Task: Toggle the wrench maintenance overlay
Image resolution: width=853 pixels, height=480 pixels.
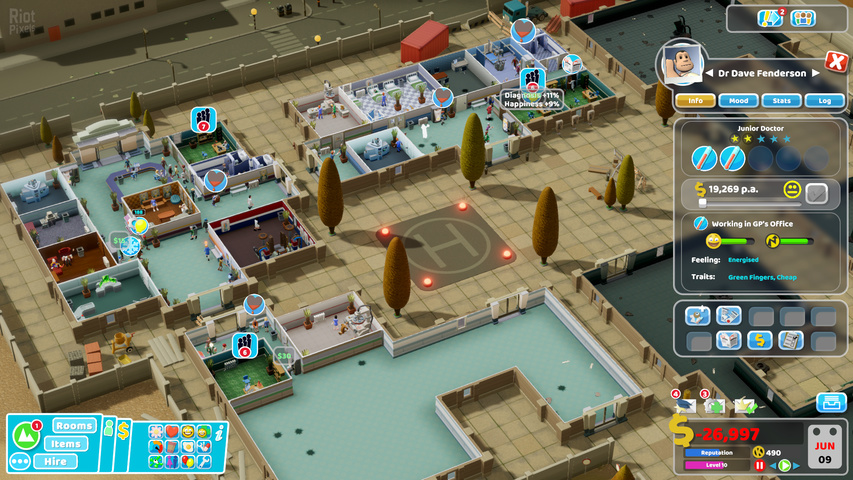Action: (203, 461)
